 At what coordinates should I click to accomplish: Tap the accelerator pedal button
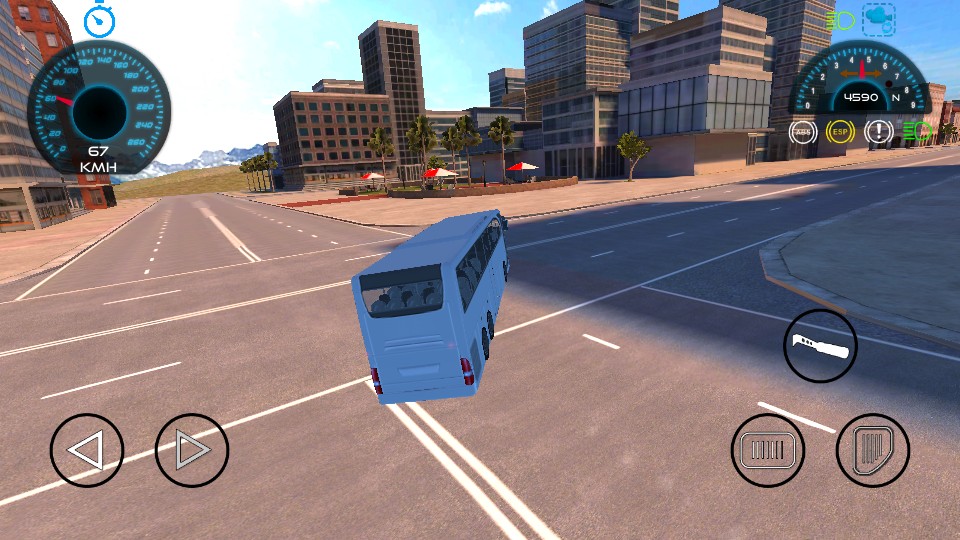click(872, 450)
